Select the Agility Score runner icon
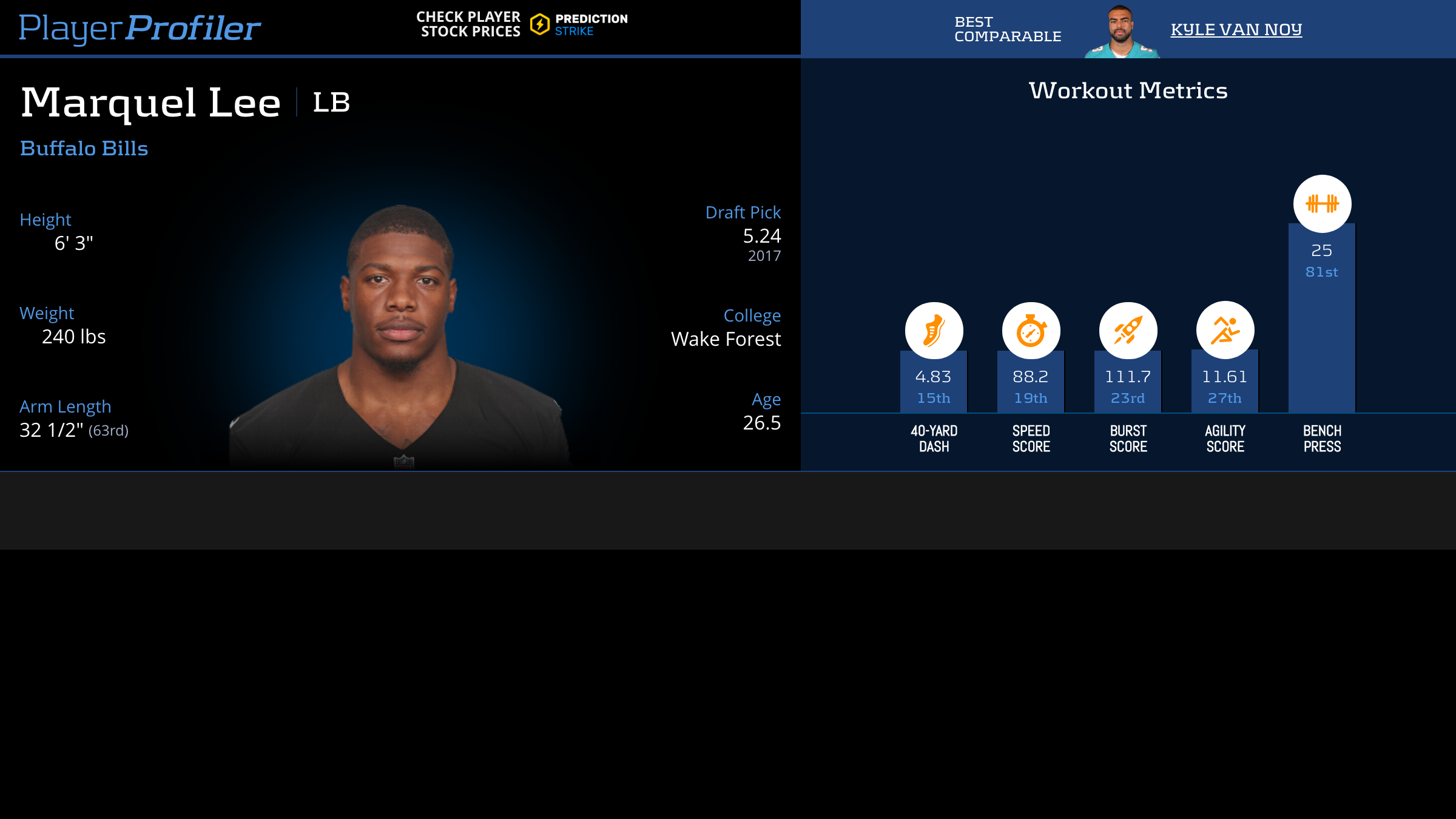1456x819 pixels. click(1225, 330)
